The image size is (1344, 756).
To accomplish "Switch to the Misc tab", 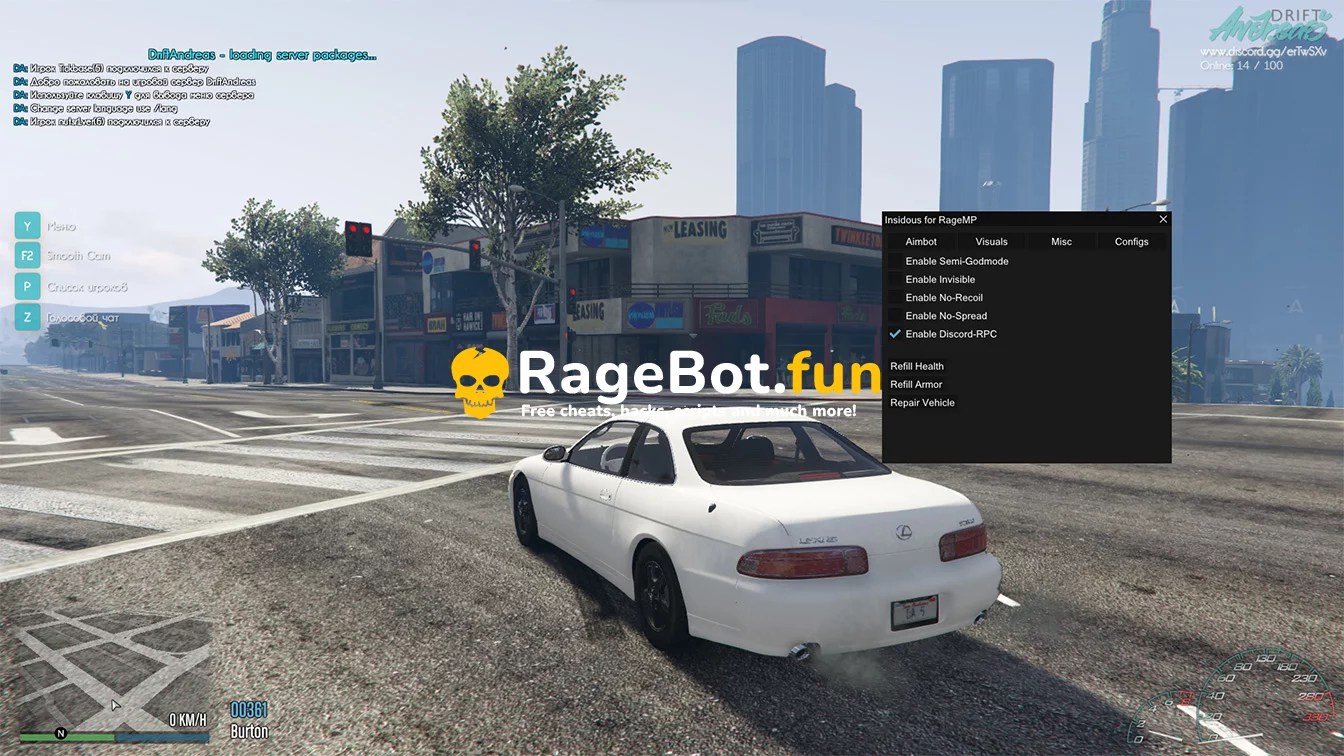I will coord(1061,241).
